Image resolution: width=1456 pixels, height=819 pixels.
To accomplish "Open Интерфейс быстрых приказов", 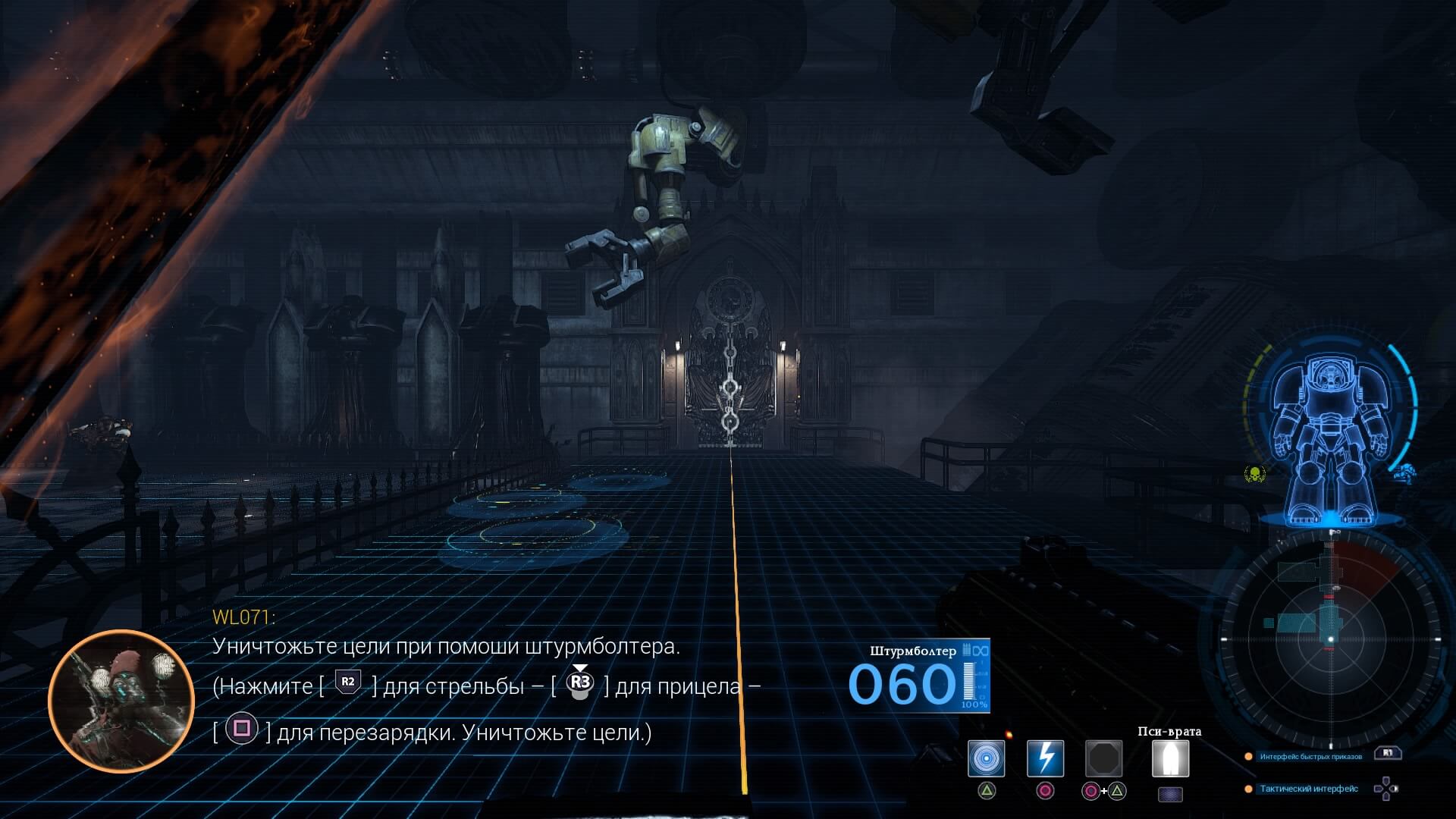I will tap(1310, 756).
